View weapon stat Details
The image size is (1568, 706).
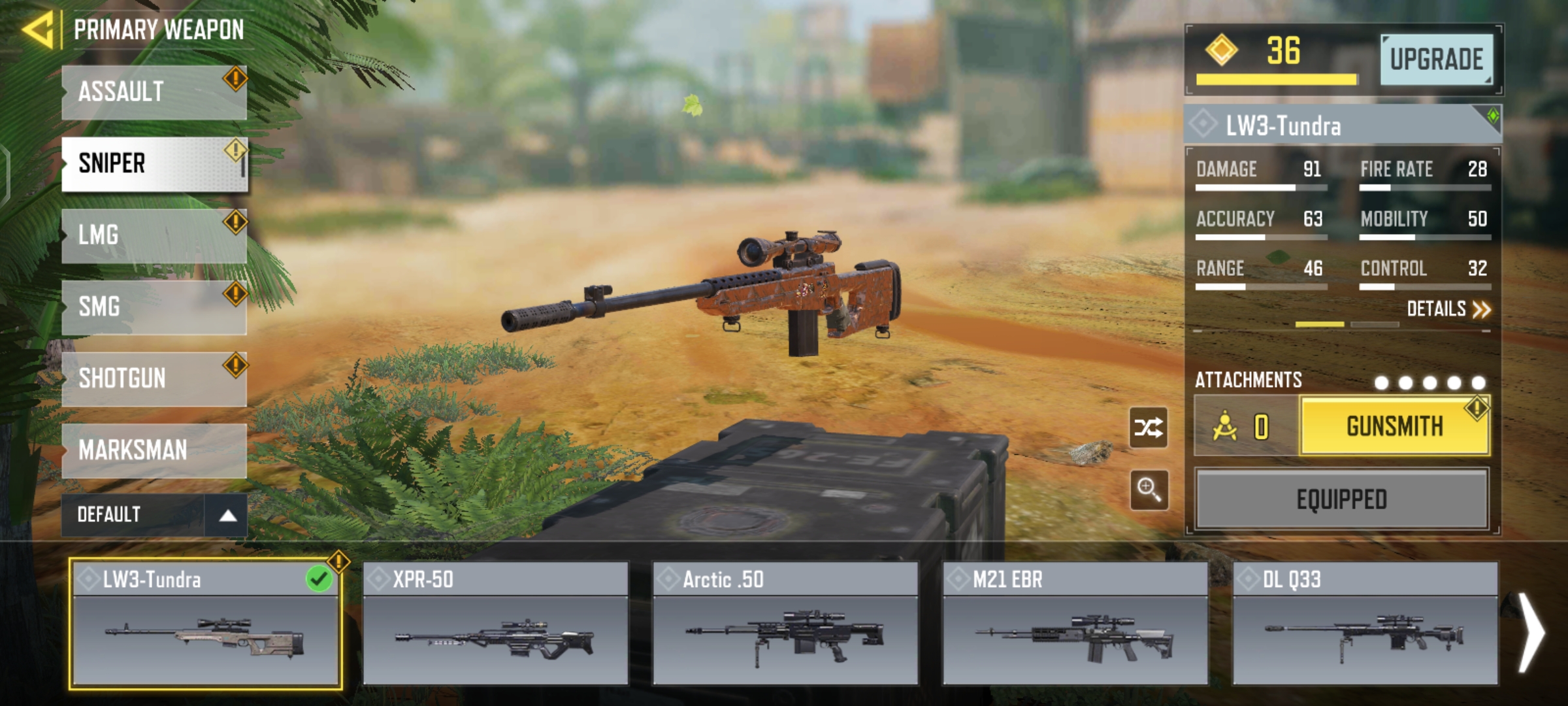point(1448,309)
